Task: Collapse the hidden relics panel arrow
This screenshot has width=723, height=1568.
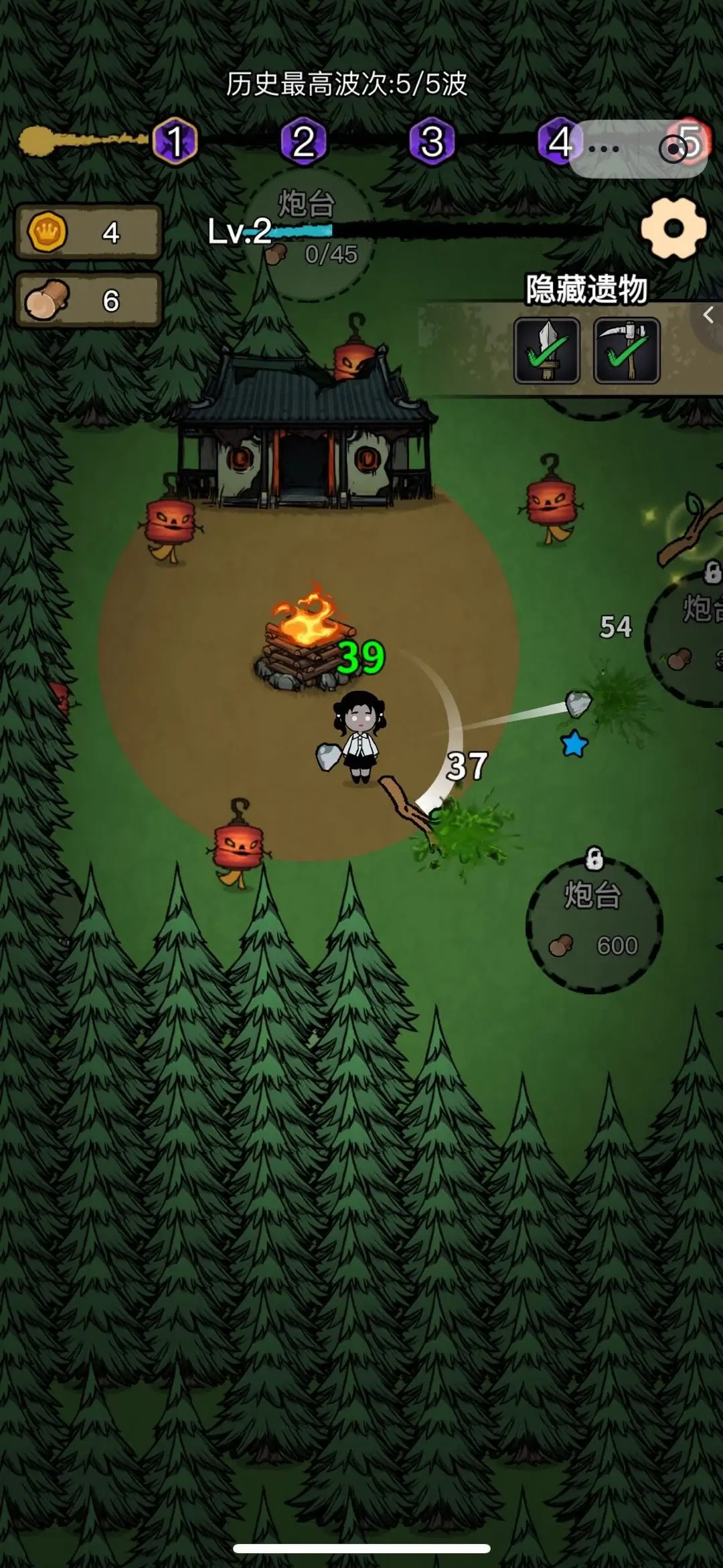Action: 708,315
